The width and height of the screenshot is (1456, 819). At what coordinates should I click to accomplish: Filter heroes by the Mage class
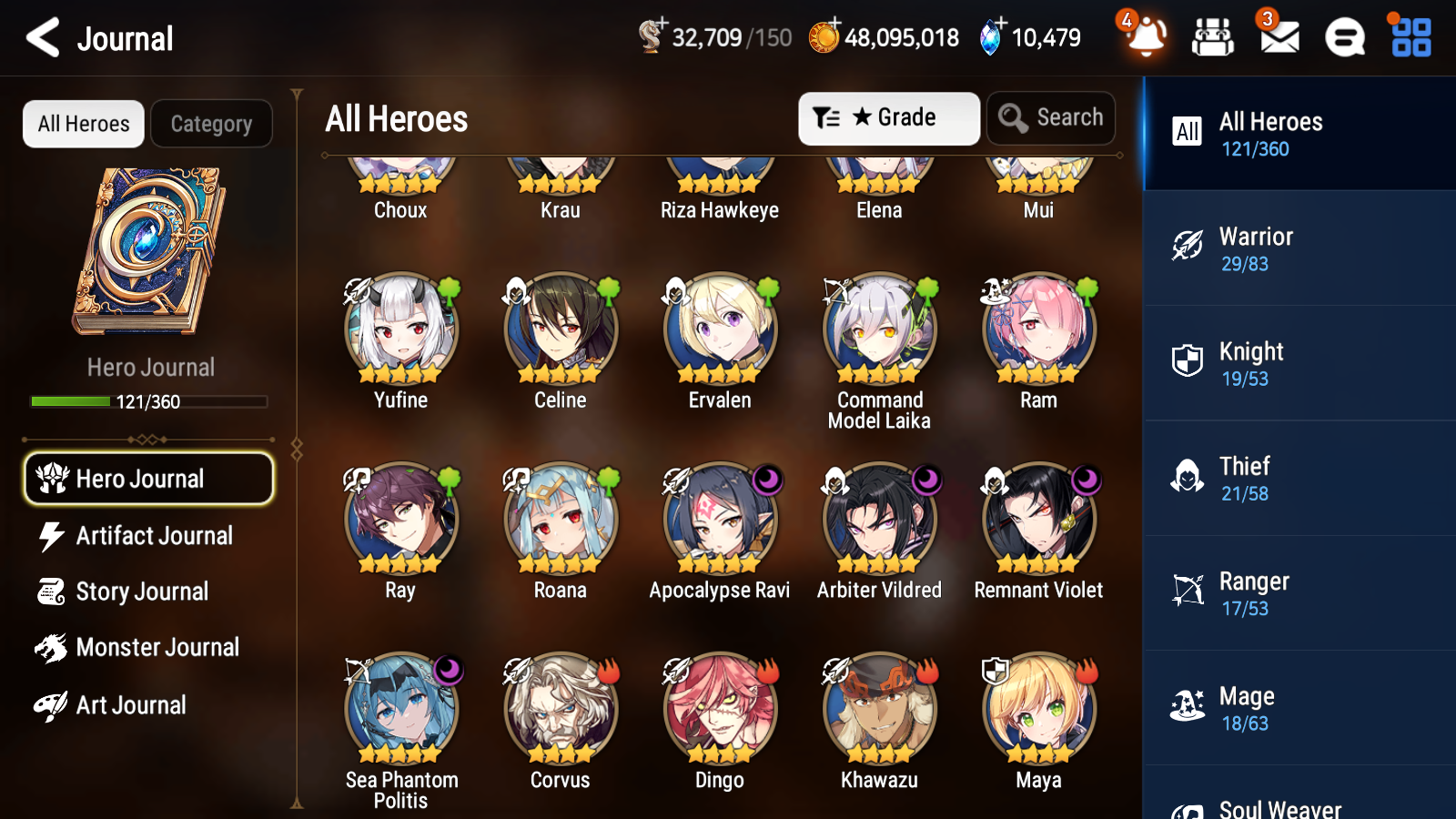(1298, 708)
